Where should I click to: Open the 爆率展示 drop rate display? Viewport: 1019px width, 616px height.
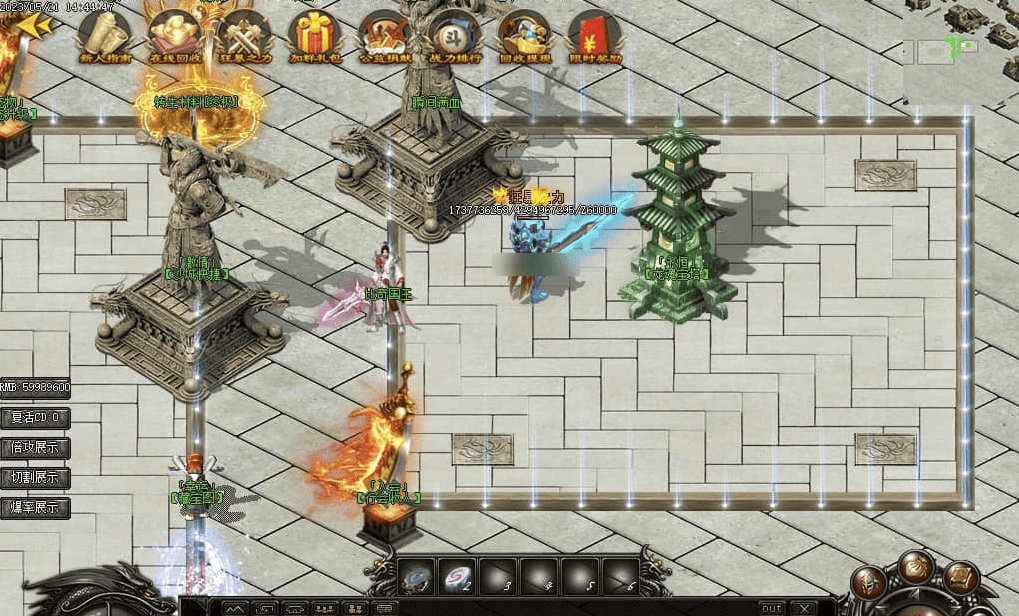[35, 507]
